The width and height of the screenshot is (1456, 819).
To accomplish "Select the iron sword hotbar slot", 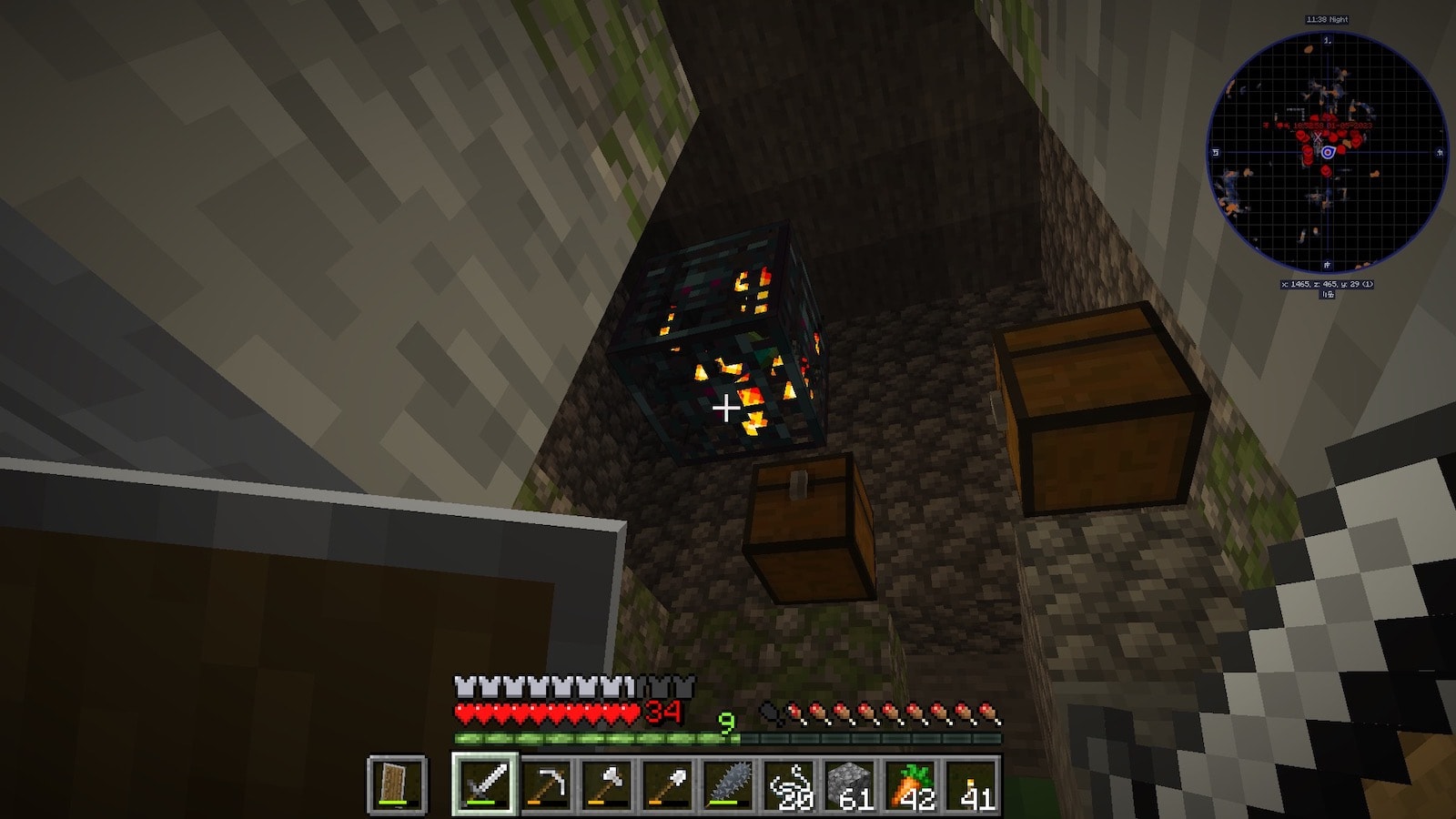I will [485, 784].
